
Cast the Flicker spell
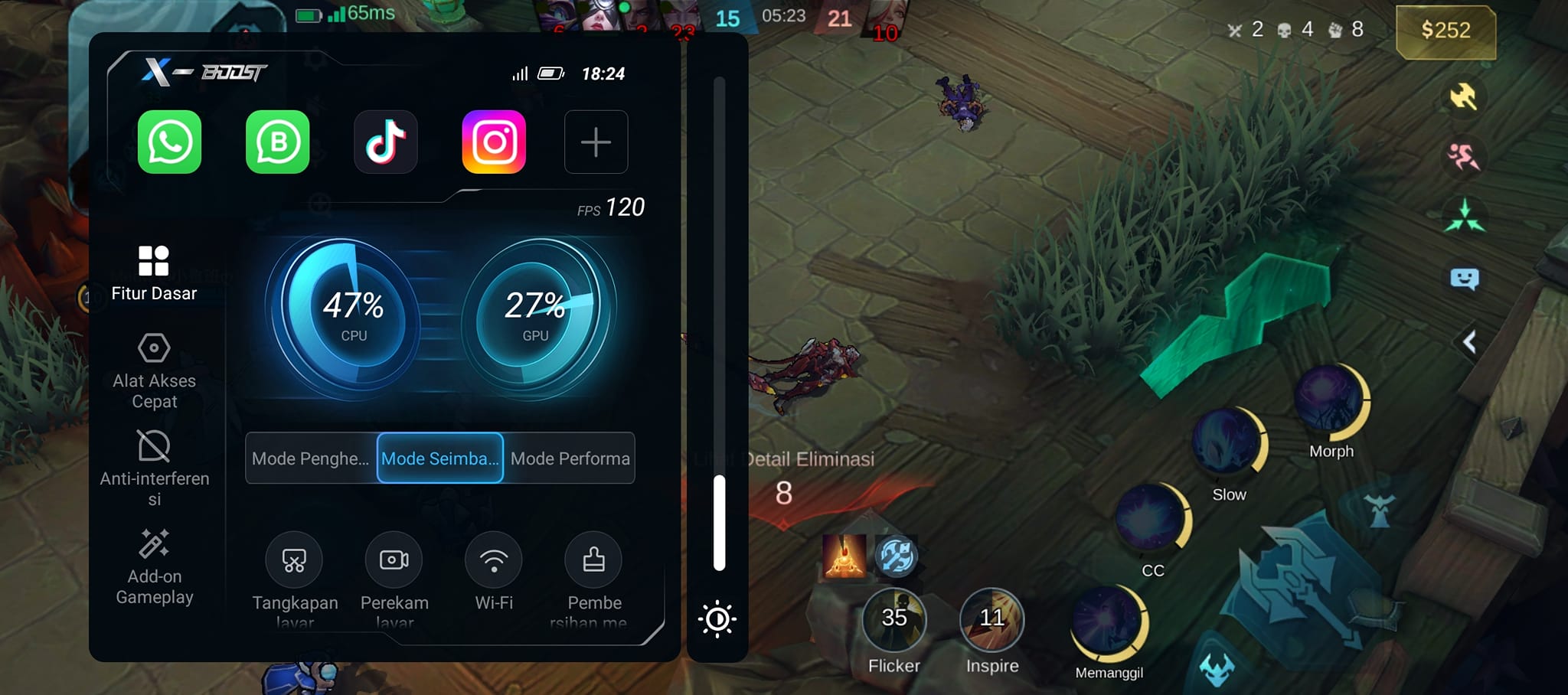[894, 620]
